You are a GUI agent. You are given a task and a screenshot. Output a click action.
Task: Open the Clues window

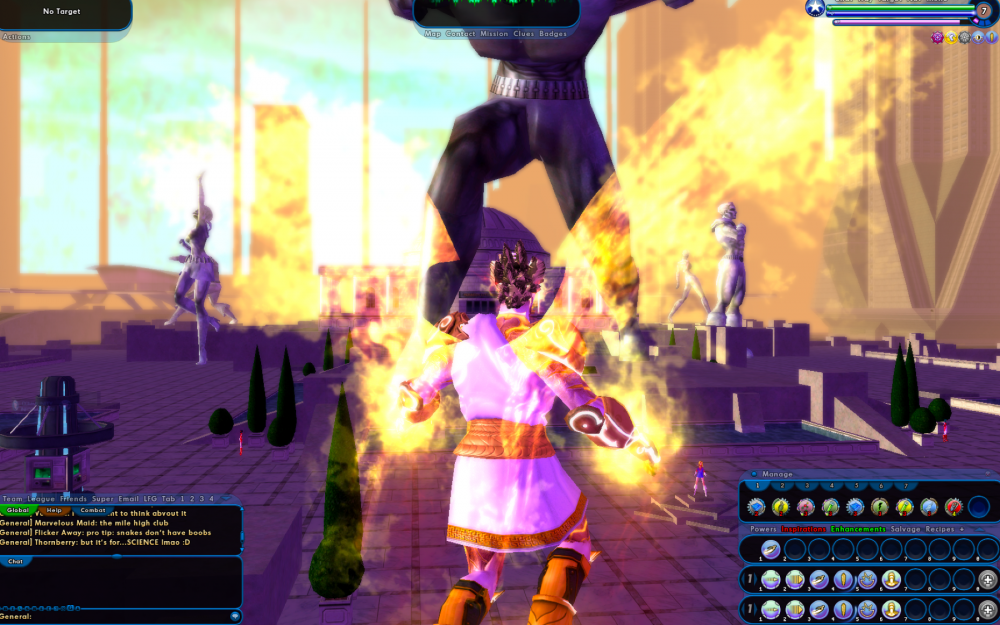(524, 34)
